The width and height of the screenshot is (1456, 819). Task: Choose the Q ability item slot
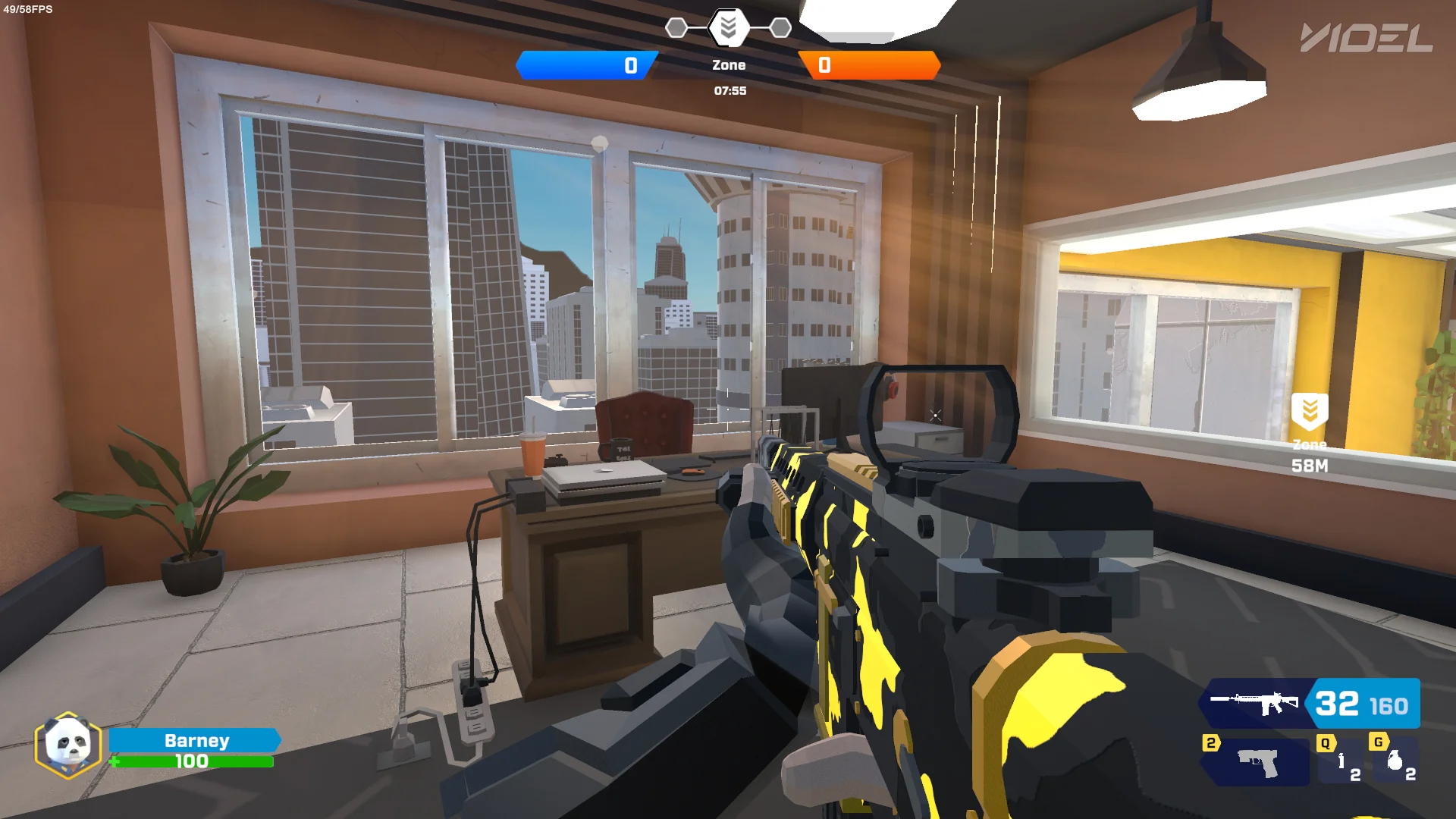(1341, 762)
